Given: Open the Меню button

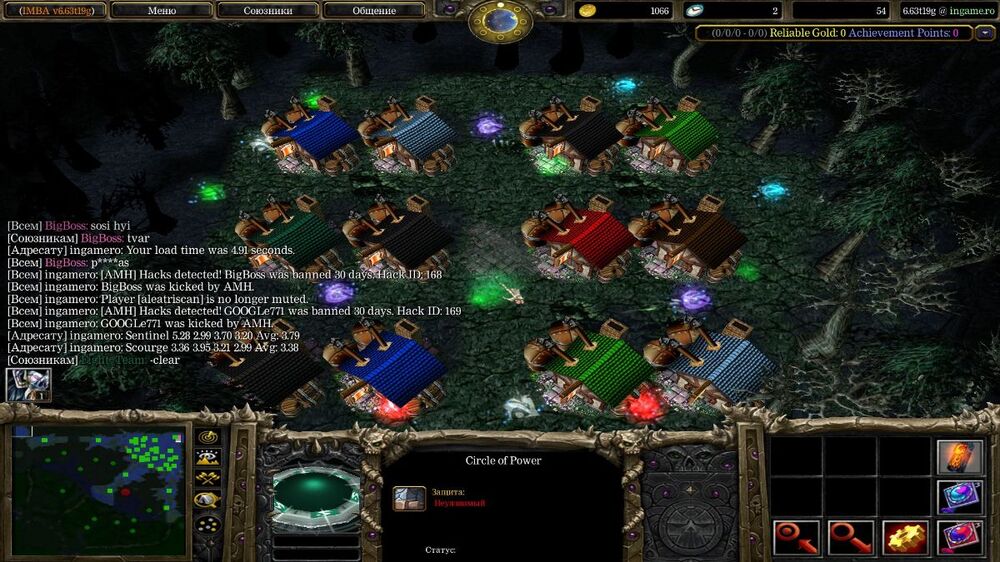Looking at the screenshot, I should point(162,11).
